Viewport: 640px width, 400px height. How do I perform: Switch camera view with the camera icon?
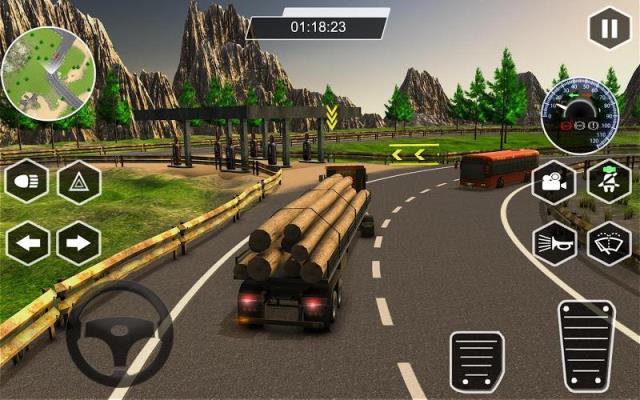pyautogui.click(x=554, y=182)
